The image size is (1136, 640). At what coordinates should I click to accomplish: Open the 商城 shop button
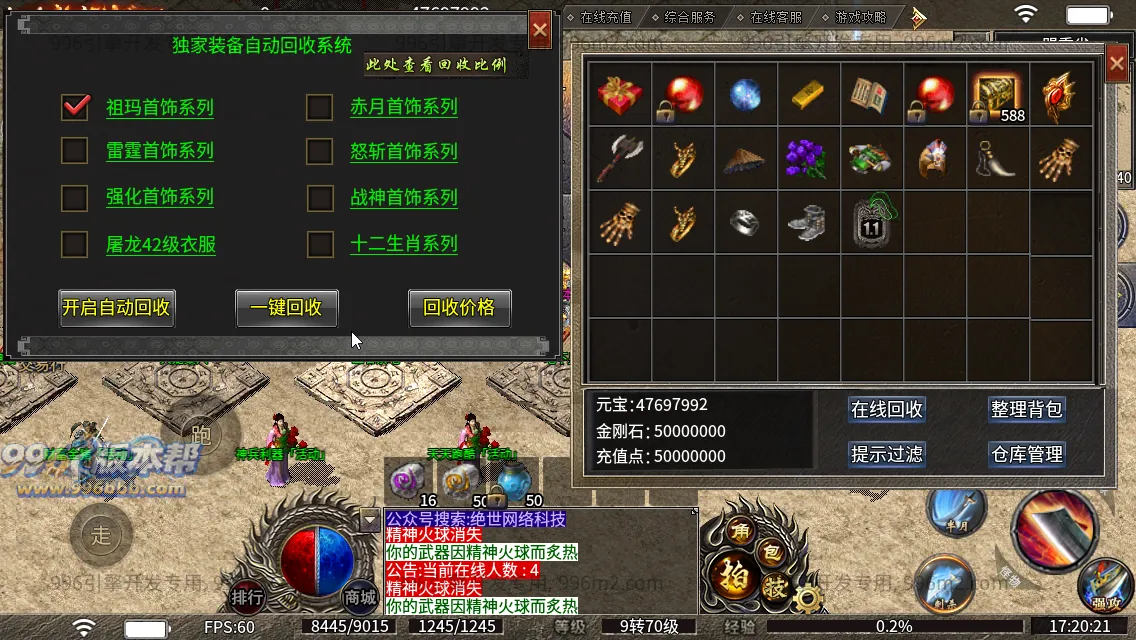click(x=360, y=598)
